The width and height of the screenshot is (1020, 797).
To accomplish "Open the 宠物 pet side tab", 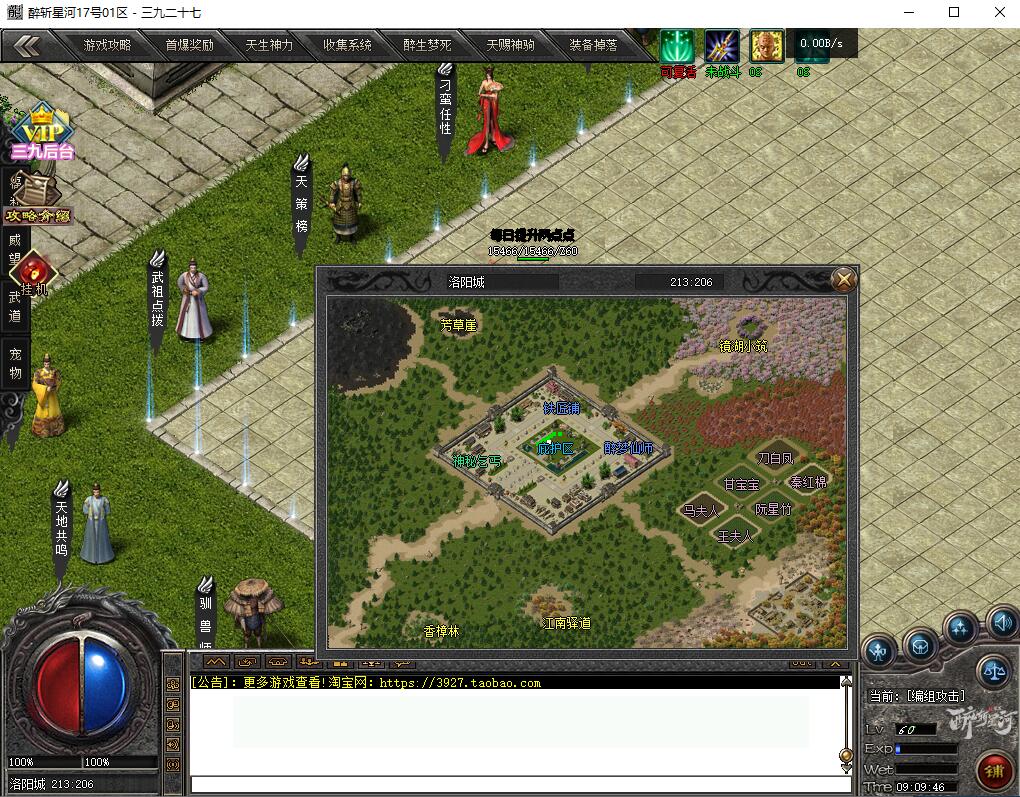I will coord(15,364).
